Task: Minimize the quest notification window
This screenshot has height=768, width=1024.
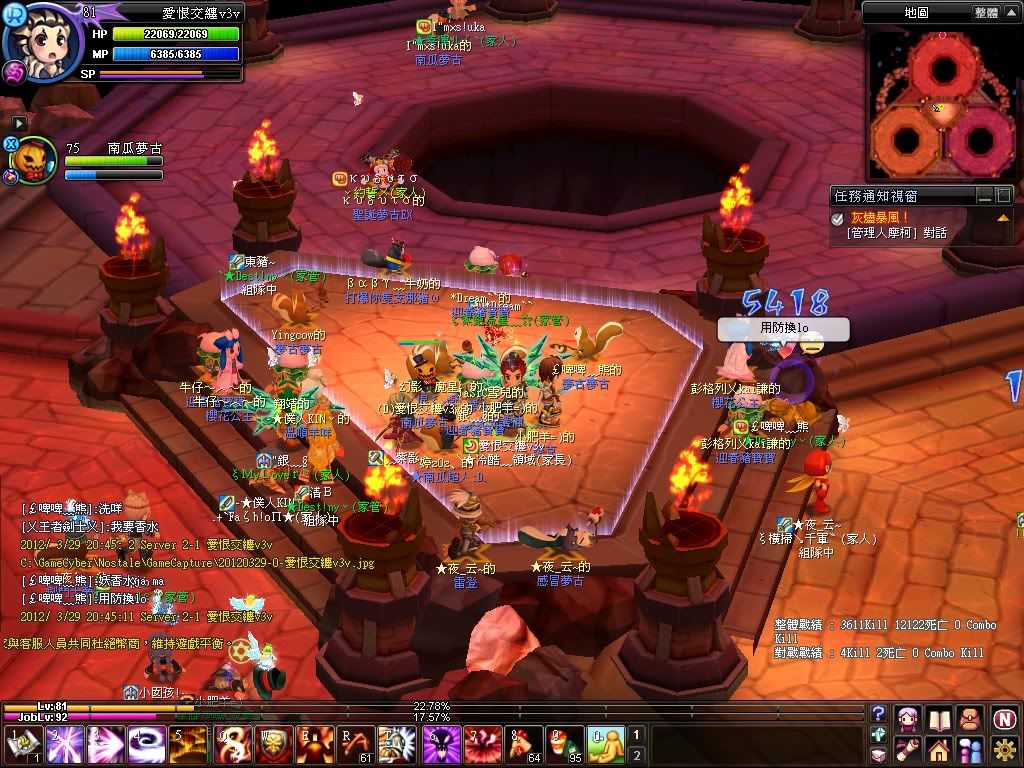Action: coord(986,196)
